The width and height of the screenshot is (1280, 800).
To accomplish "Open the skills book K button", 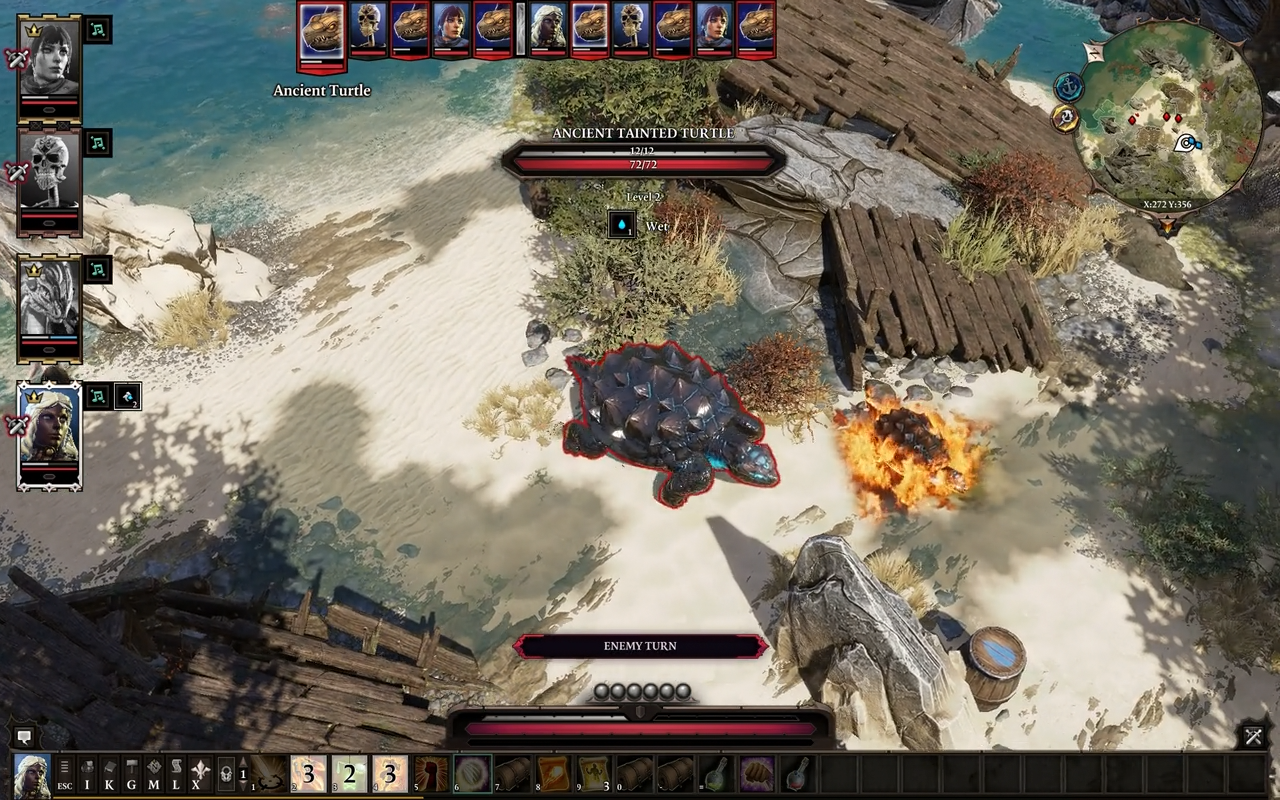I will point(109,774).
